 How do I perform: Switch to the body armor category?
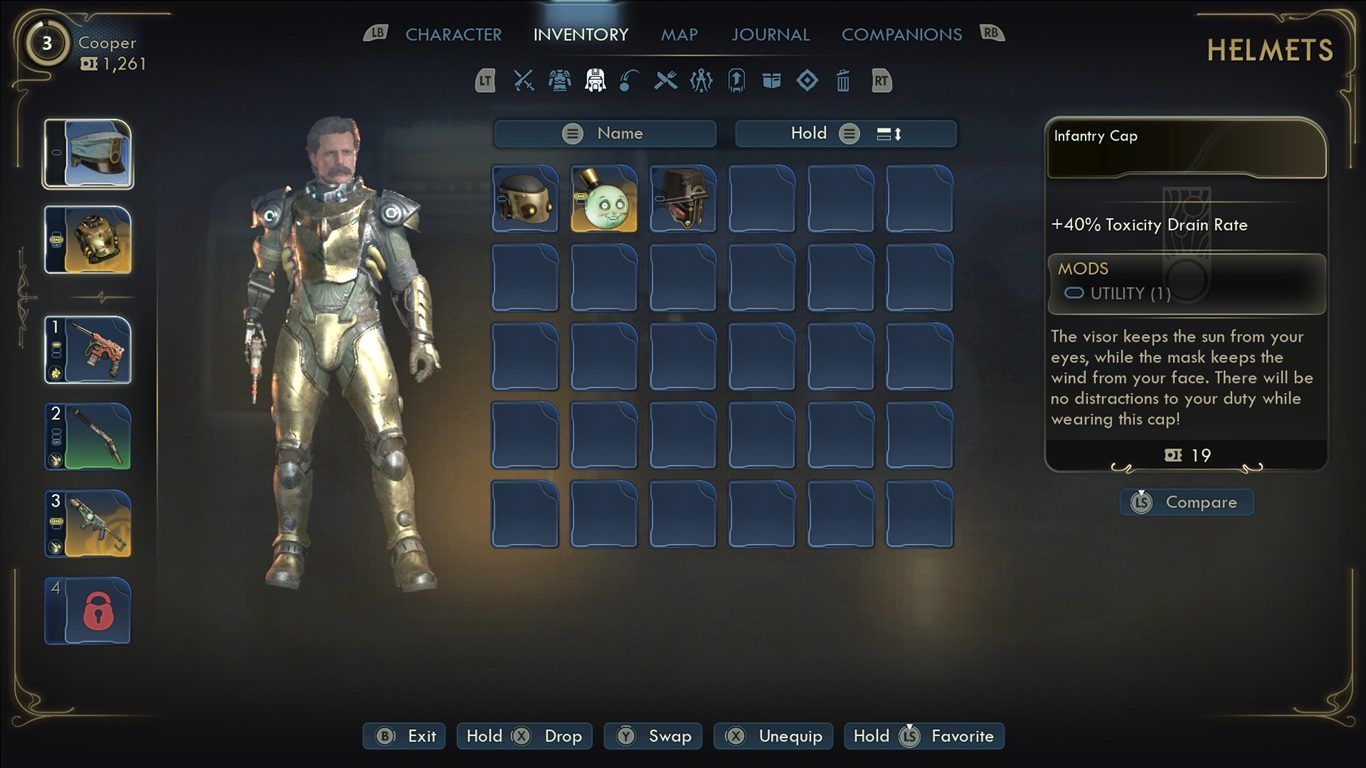point(559,81)
